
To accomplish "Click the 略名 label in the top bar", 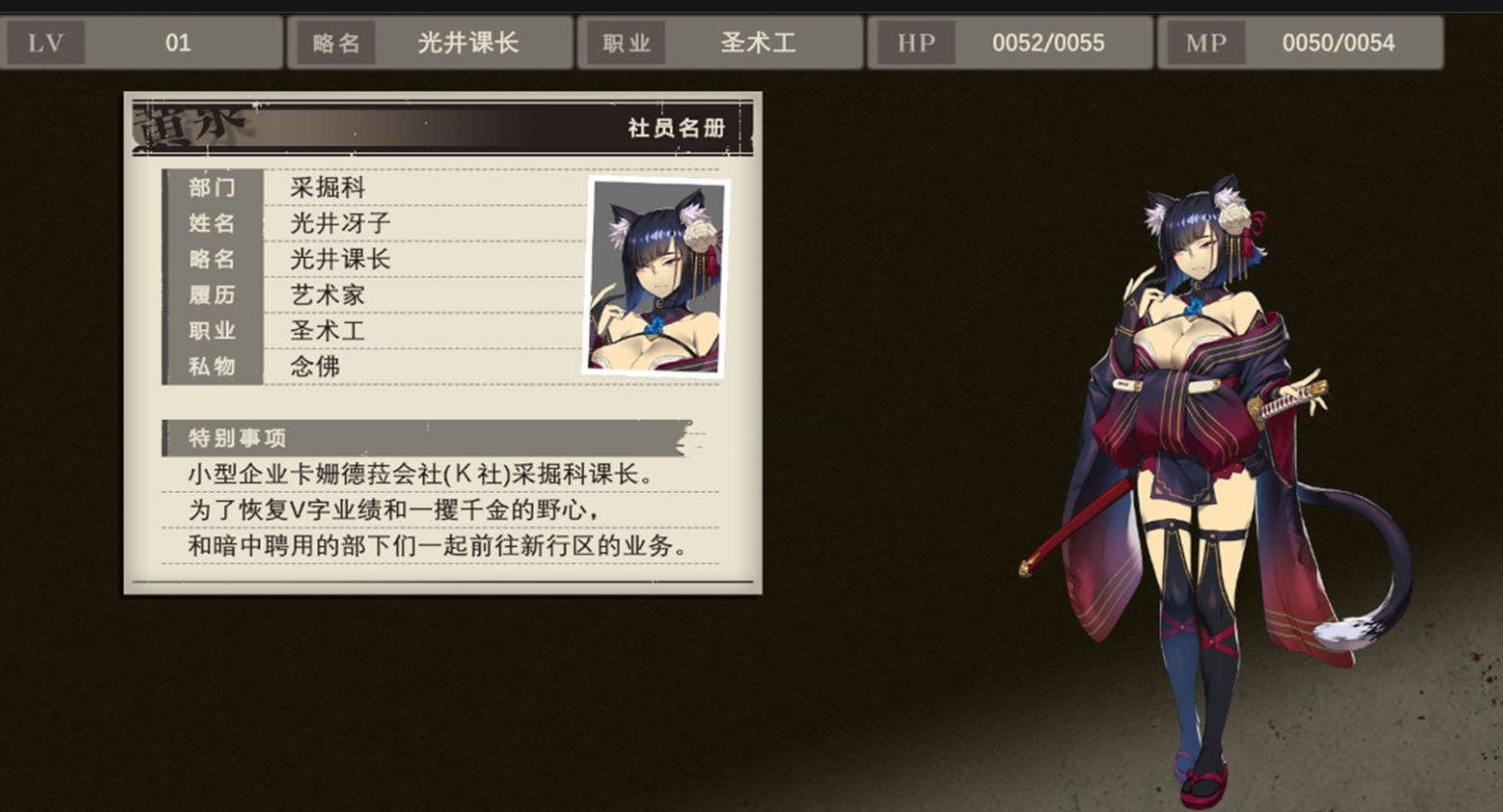I will pos(335,41).
